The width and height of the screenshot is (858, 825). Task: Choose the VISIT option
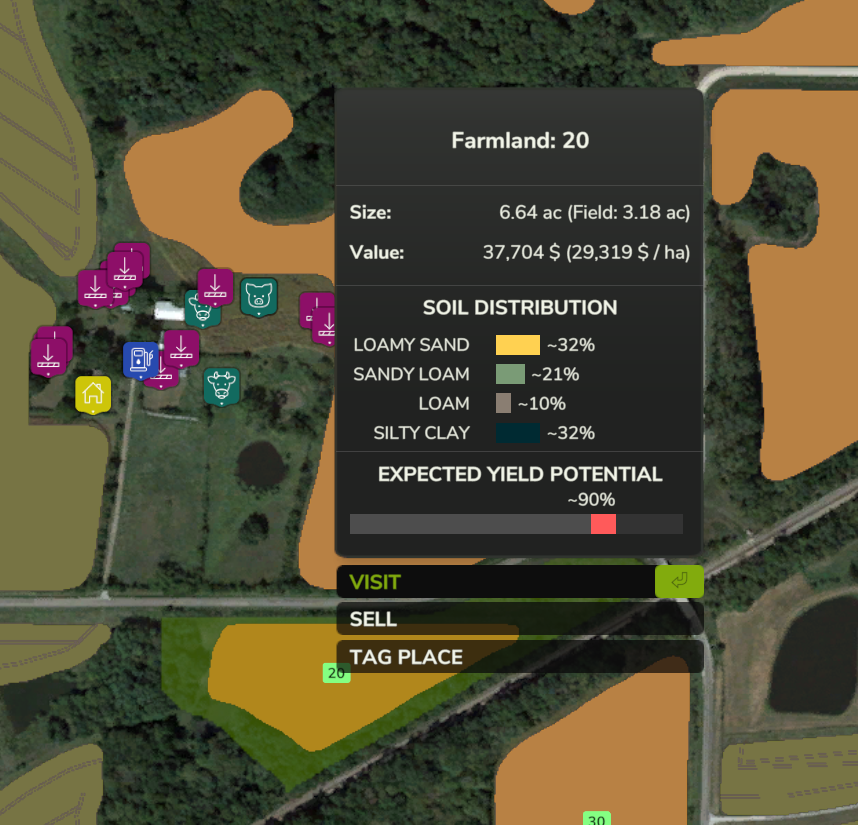click(x=496, y=582)
